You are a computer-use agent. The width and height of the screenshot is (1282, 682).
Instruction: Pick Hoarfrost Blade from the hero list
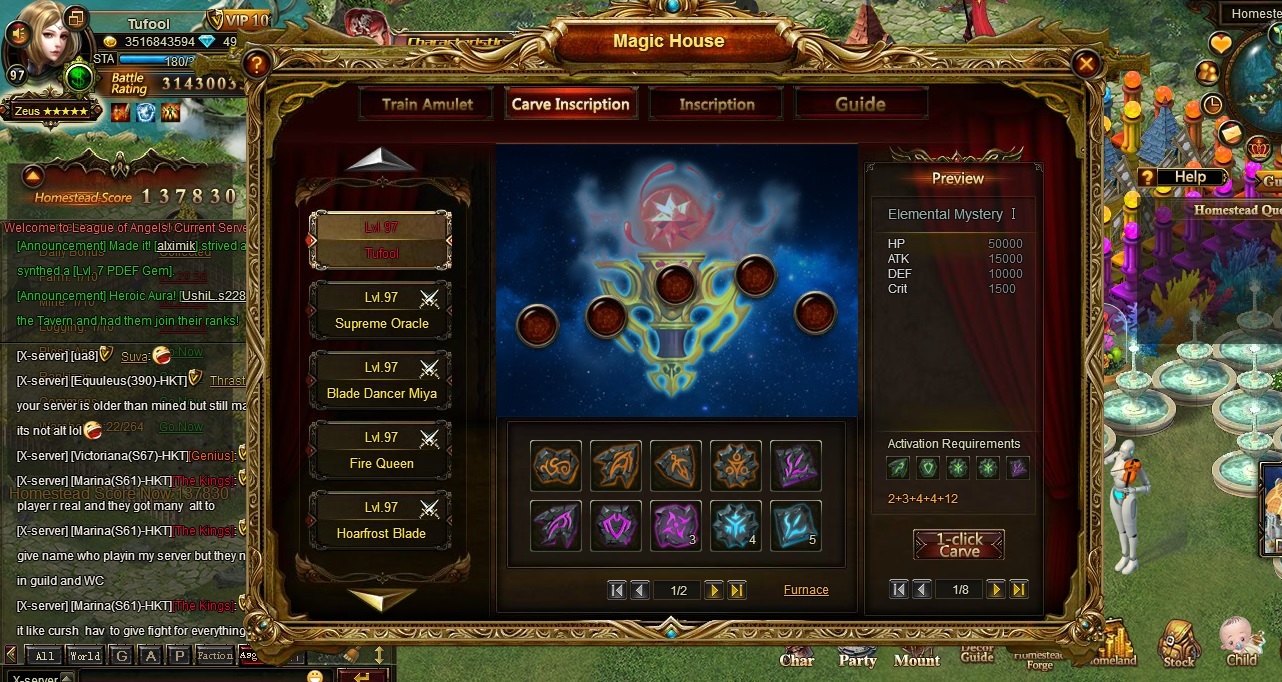coord(381,520)
